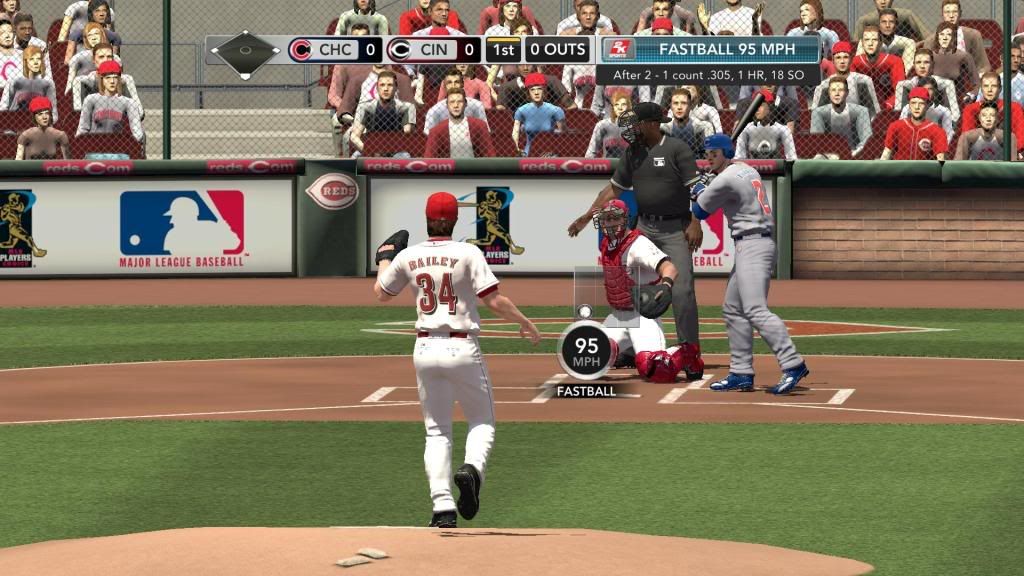Click the base runners diamond indicator
The height and width of the screenshot is (576, 1024).
coord(246,49)
